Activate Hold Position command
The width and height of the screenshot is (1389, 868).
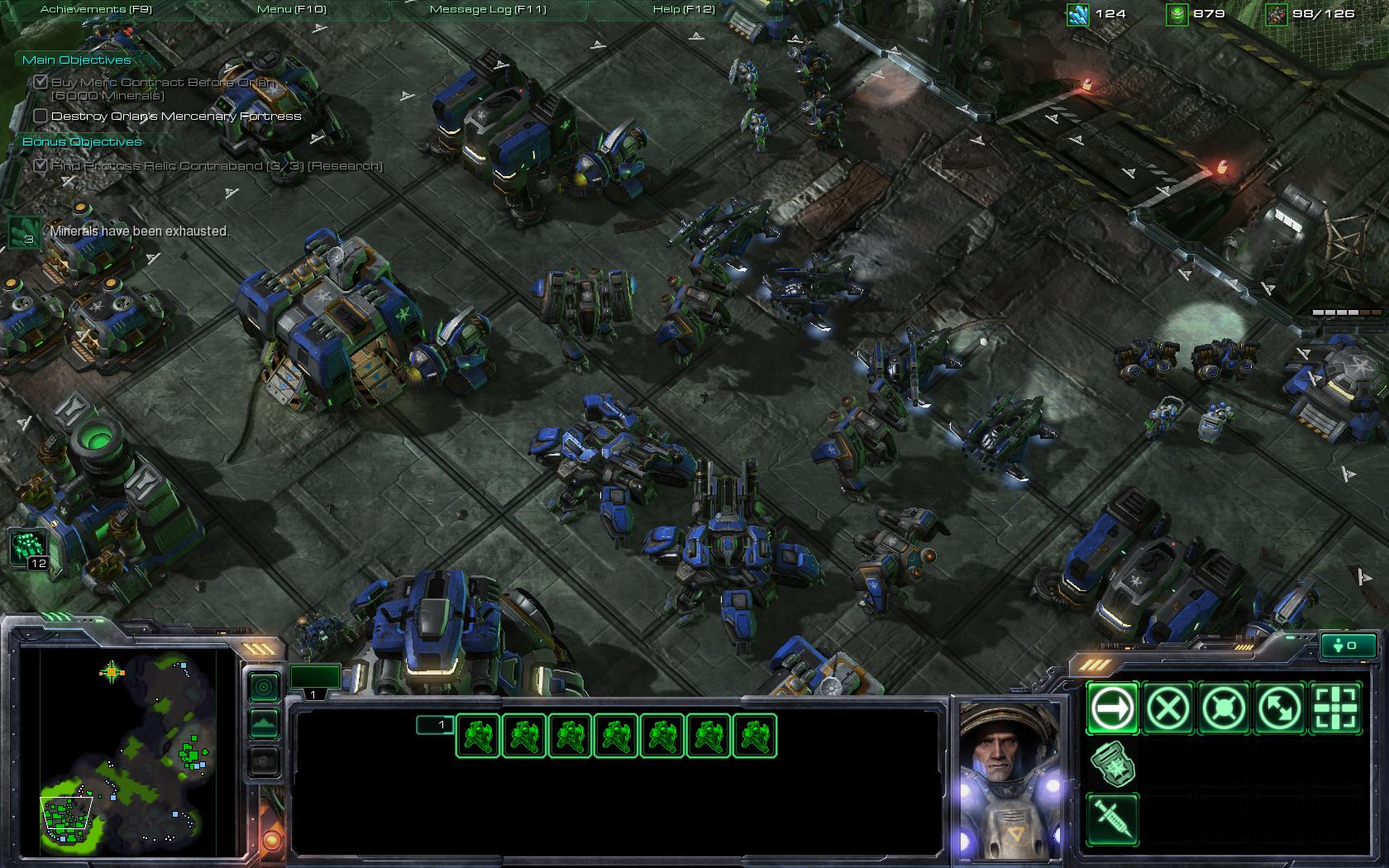(x=1224, y=708)
